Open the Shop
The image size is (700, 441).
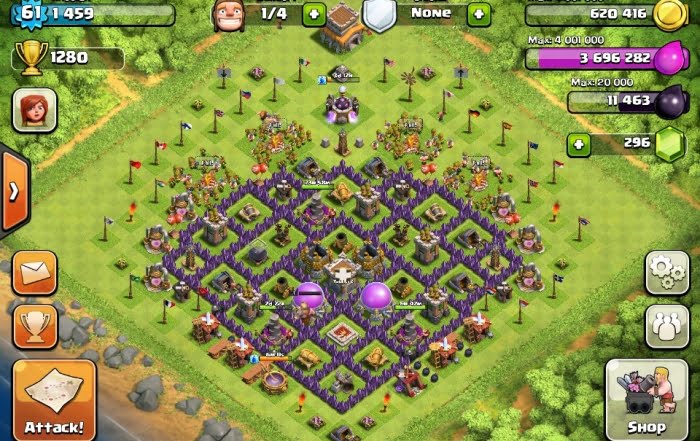tap(647, 400)
